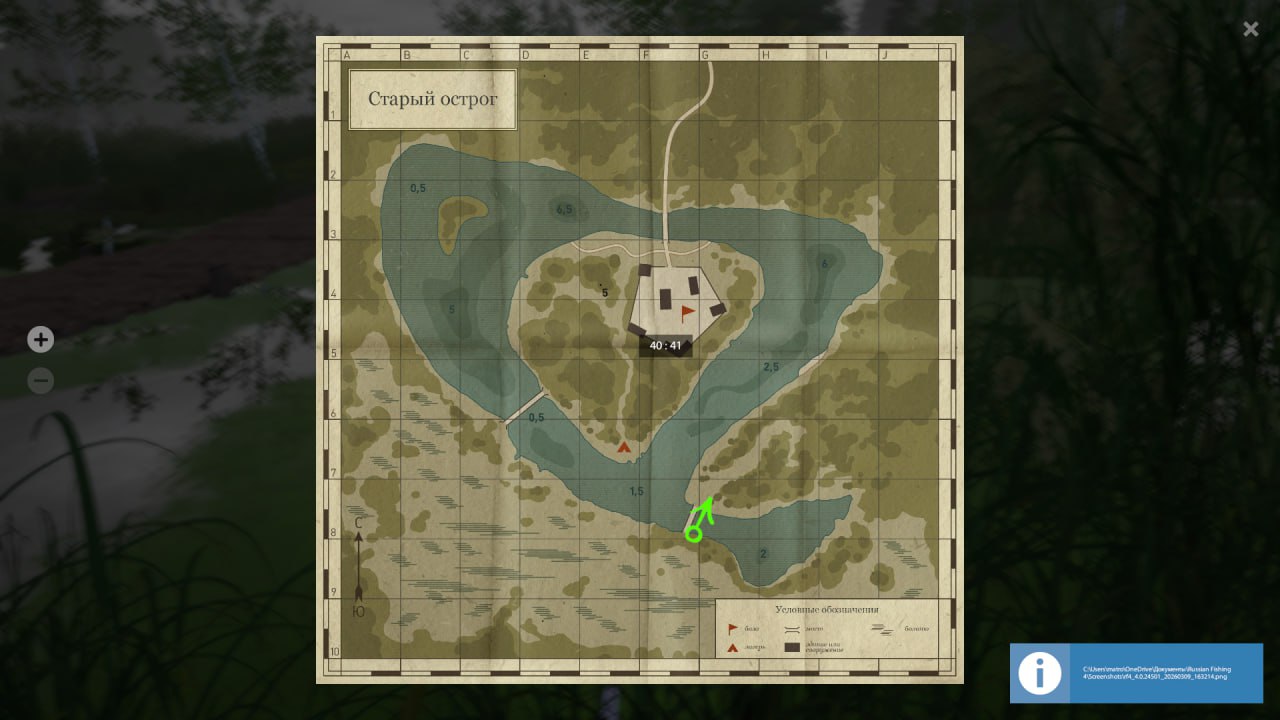1280x720 pixels.
Task: Click the red tent camp marker on map
Action: (625, 448)
